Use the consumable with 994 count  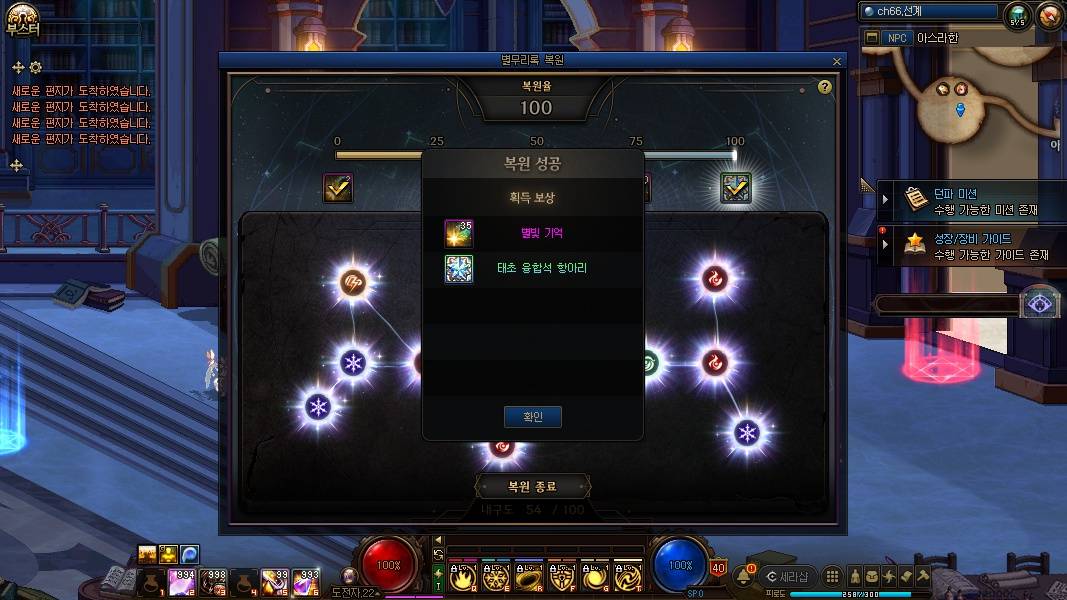point(181,579)
